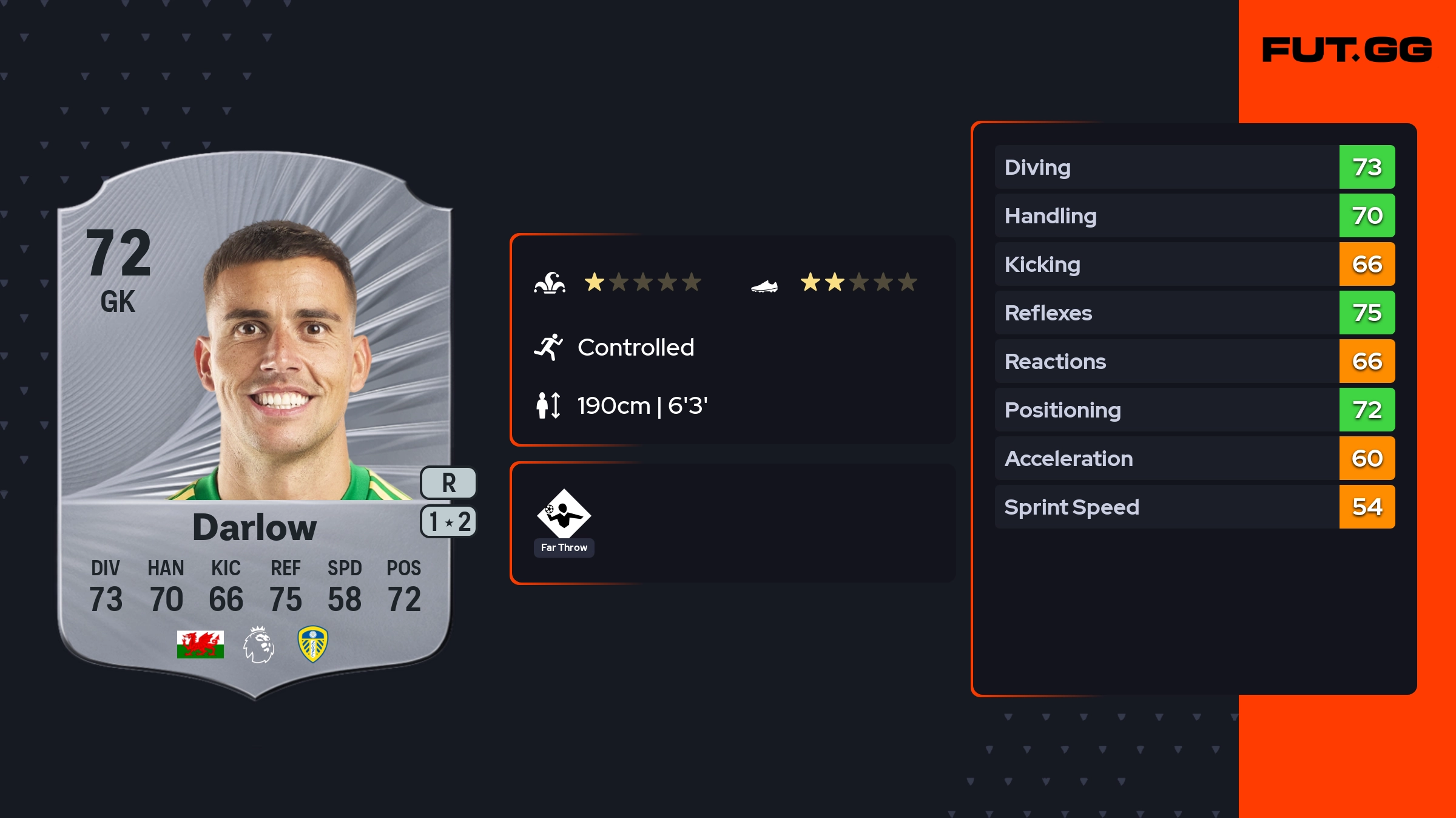Click the Far Throw playstyle icon
Image resolution: width=1456 pixels, height=818 pixels.
[564, 515]
